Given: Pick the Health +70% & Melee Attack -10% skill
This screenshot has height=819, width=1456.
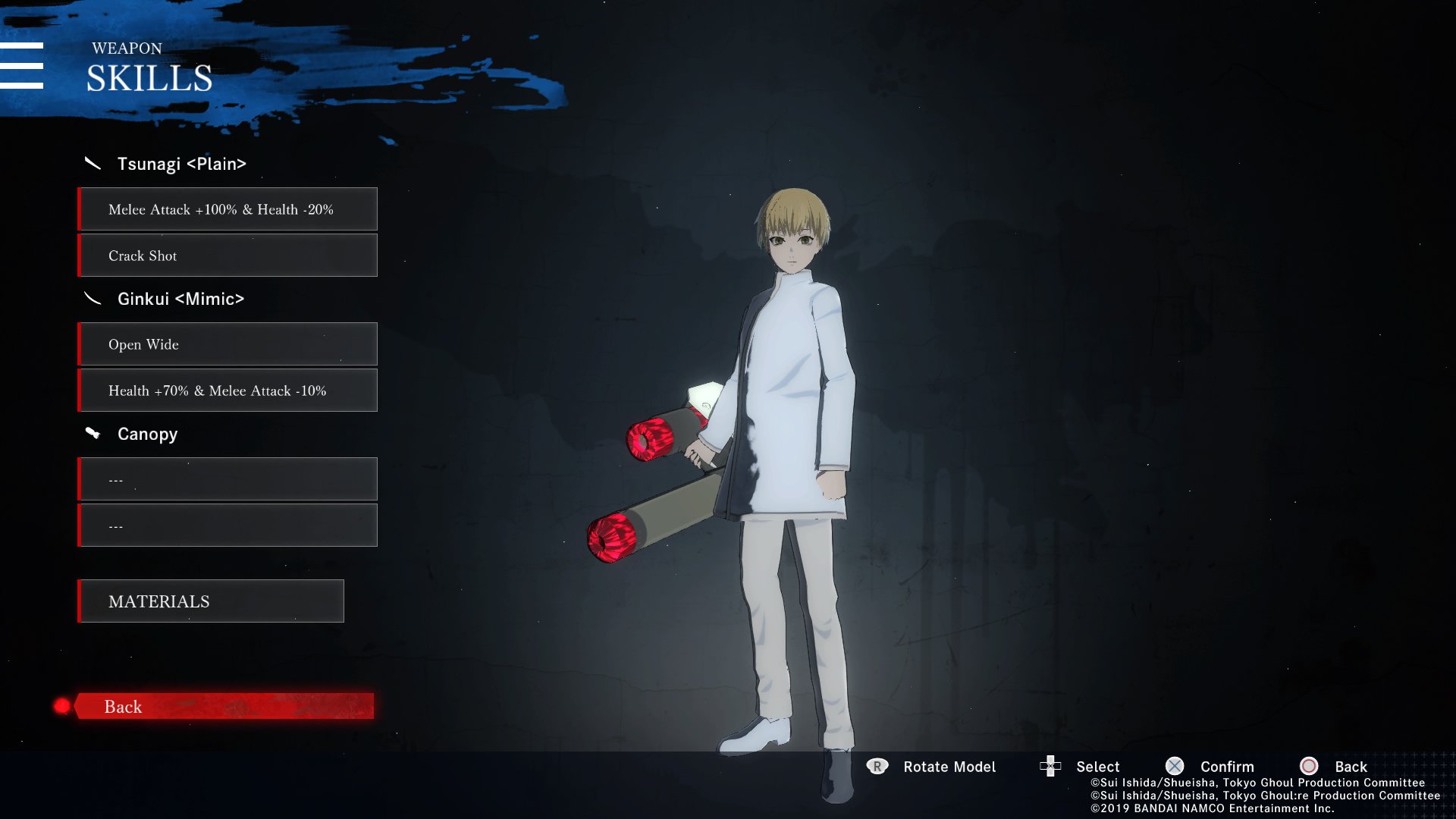Looking at the screenshot, I should click(x=227, y=391).
